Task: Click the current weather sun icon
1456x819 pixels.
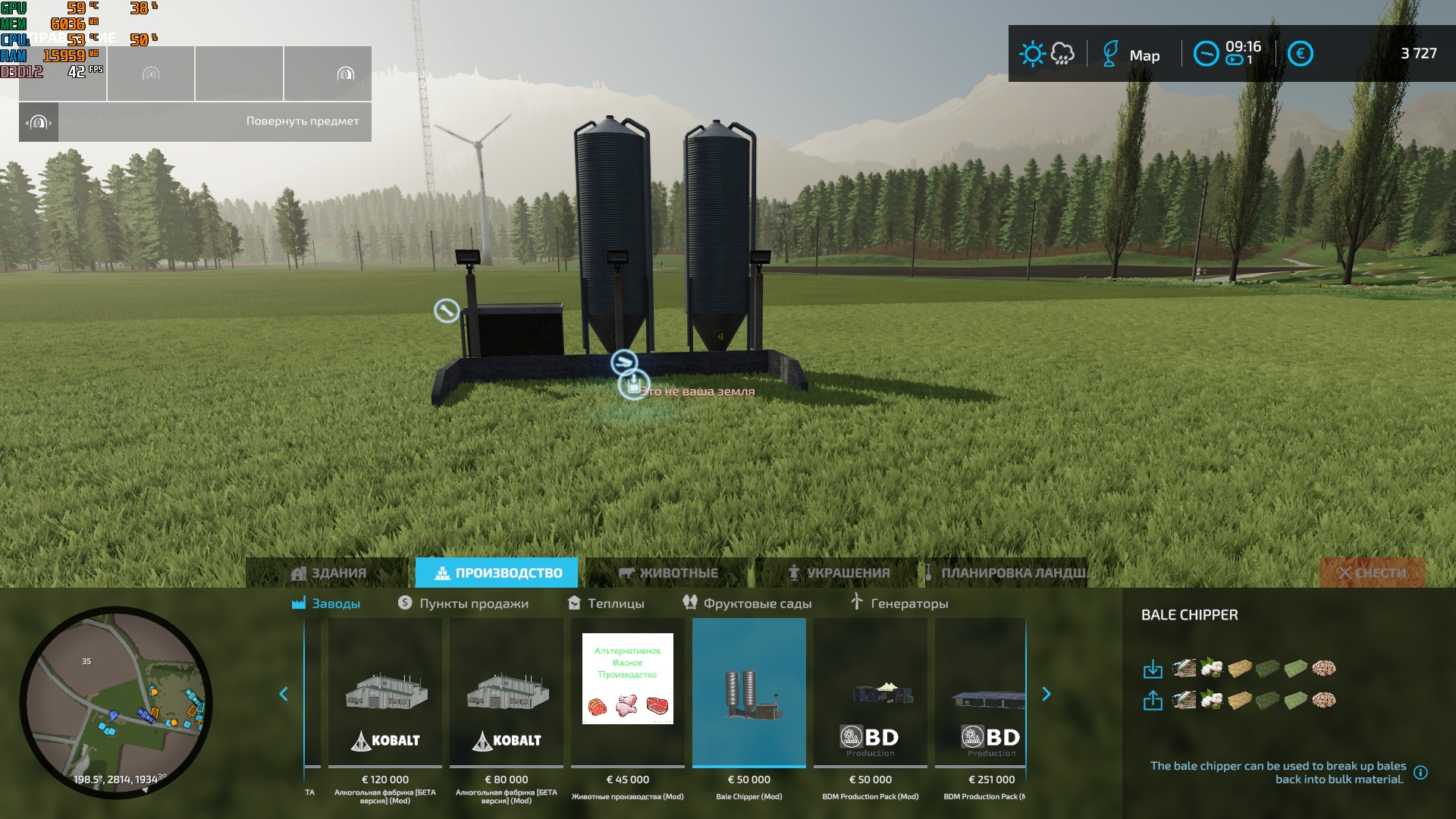Action: pyautogui.click(x=1031, y=54)
